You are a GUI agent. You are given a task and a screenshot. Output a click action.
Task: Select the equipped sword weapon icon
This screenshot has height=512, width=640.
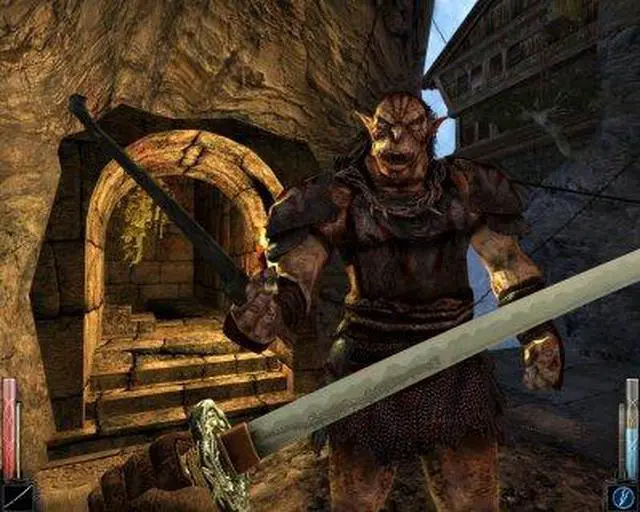tap(17, 496)
